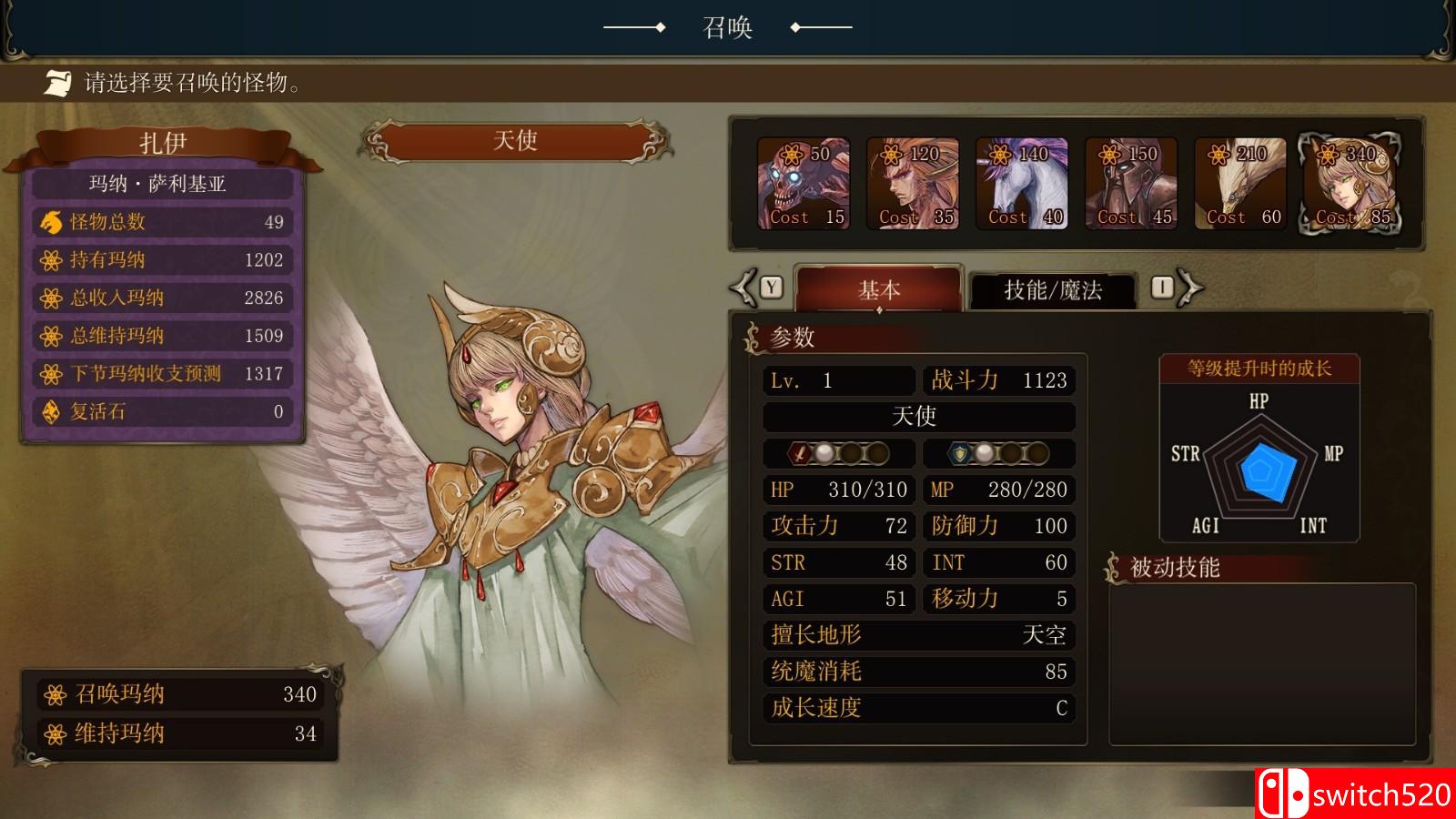Choose the armored knight with Cost 45
This screenshot has height=819, width=1456.
tap(1130, 182)
